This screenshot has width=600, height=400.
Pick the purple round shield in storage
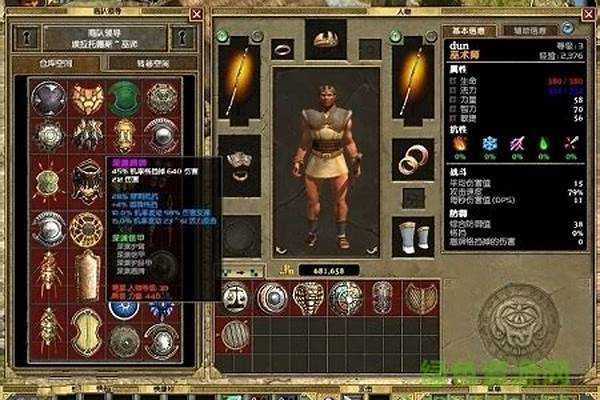click(x=48, y=98)
